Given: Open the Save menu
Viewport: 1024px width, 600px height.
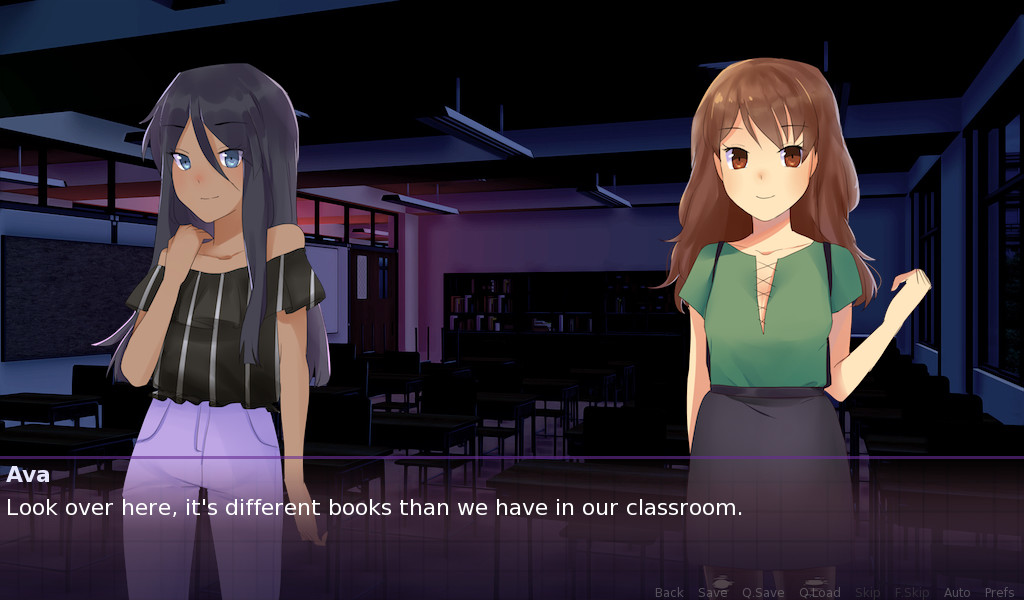Looking at the screenshot, I should pyautogui.click(x=712, y=592).
